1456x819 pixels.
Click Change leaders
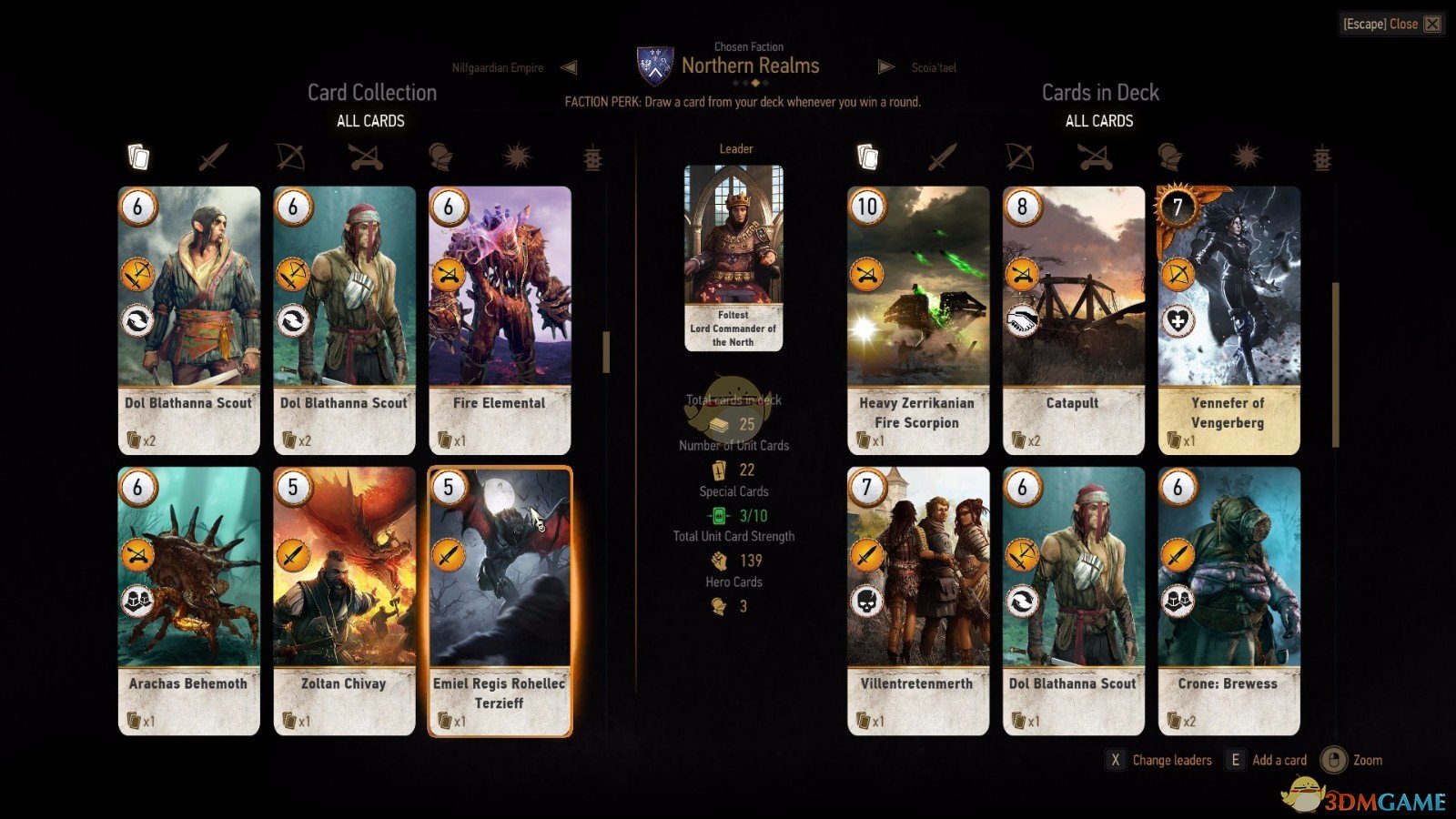pyautogui.click(x=1173, y=759)
